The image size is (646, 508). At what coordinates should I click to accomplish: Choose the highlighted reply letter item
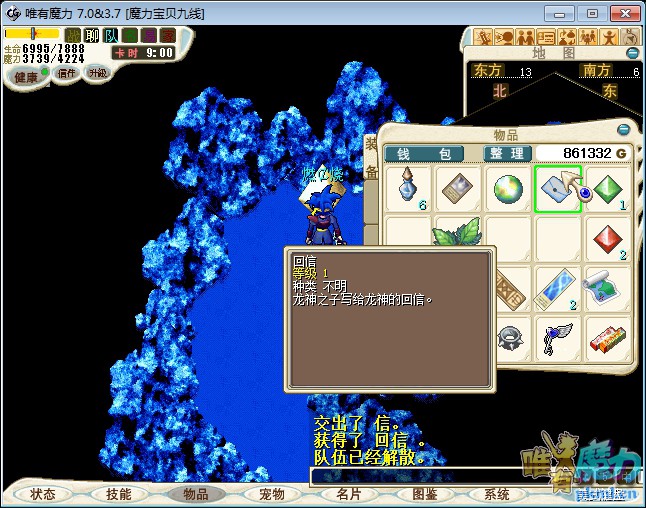coord(557,189)
